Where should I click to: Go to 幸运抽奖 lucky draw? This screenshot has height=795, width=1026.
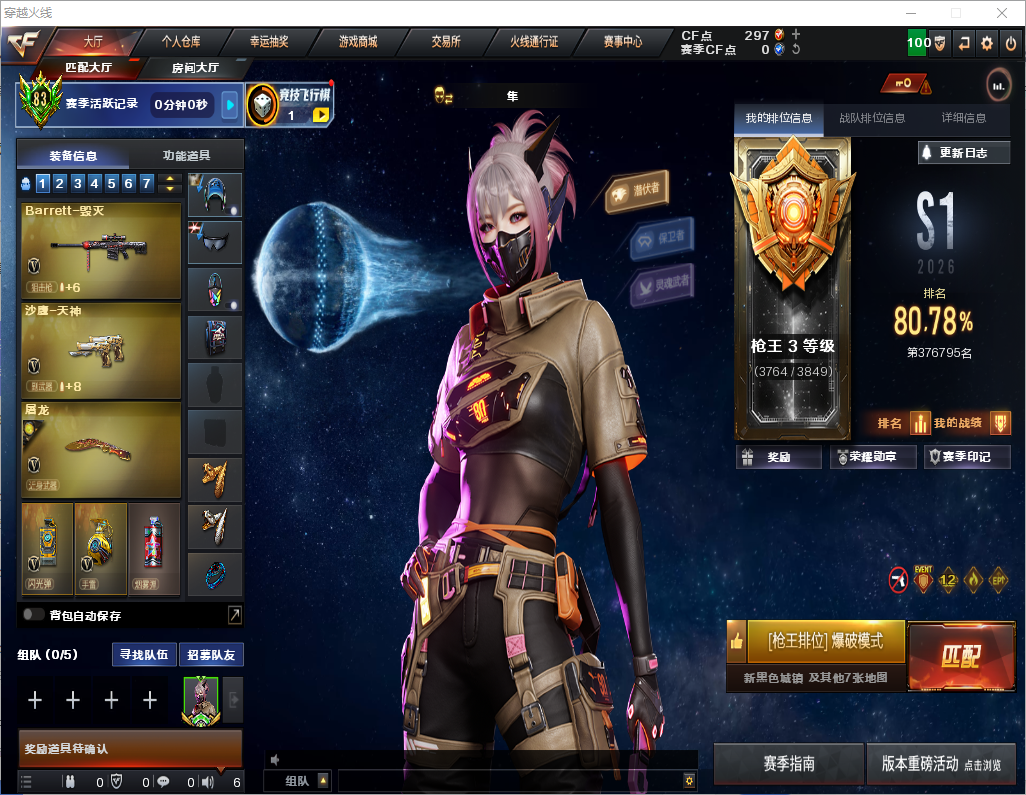pyautogui.click(x=269, y=42)
